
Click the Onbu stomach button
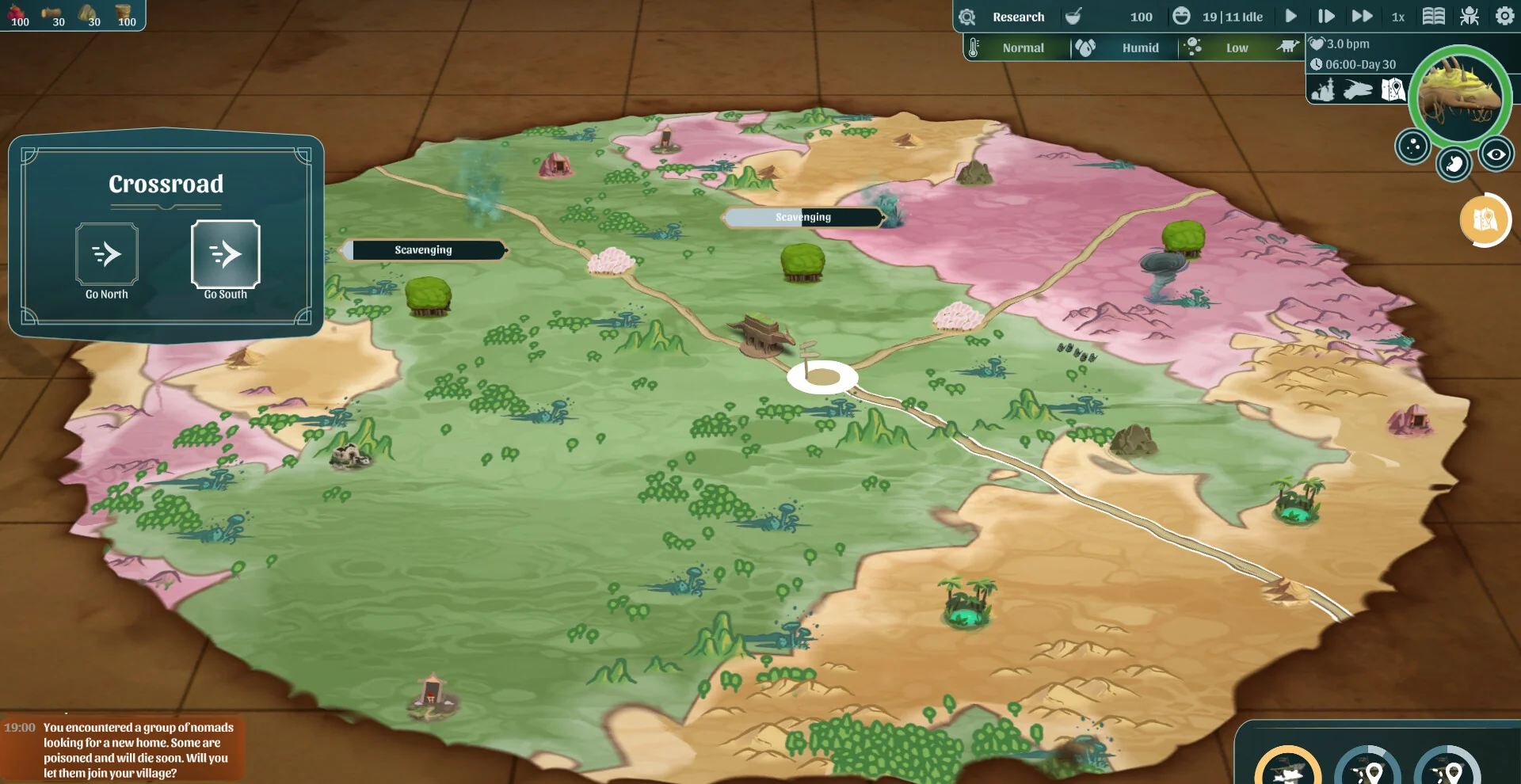(1454, 164)
